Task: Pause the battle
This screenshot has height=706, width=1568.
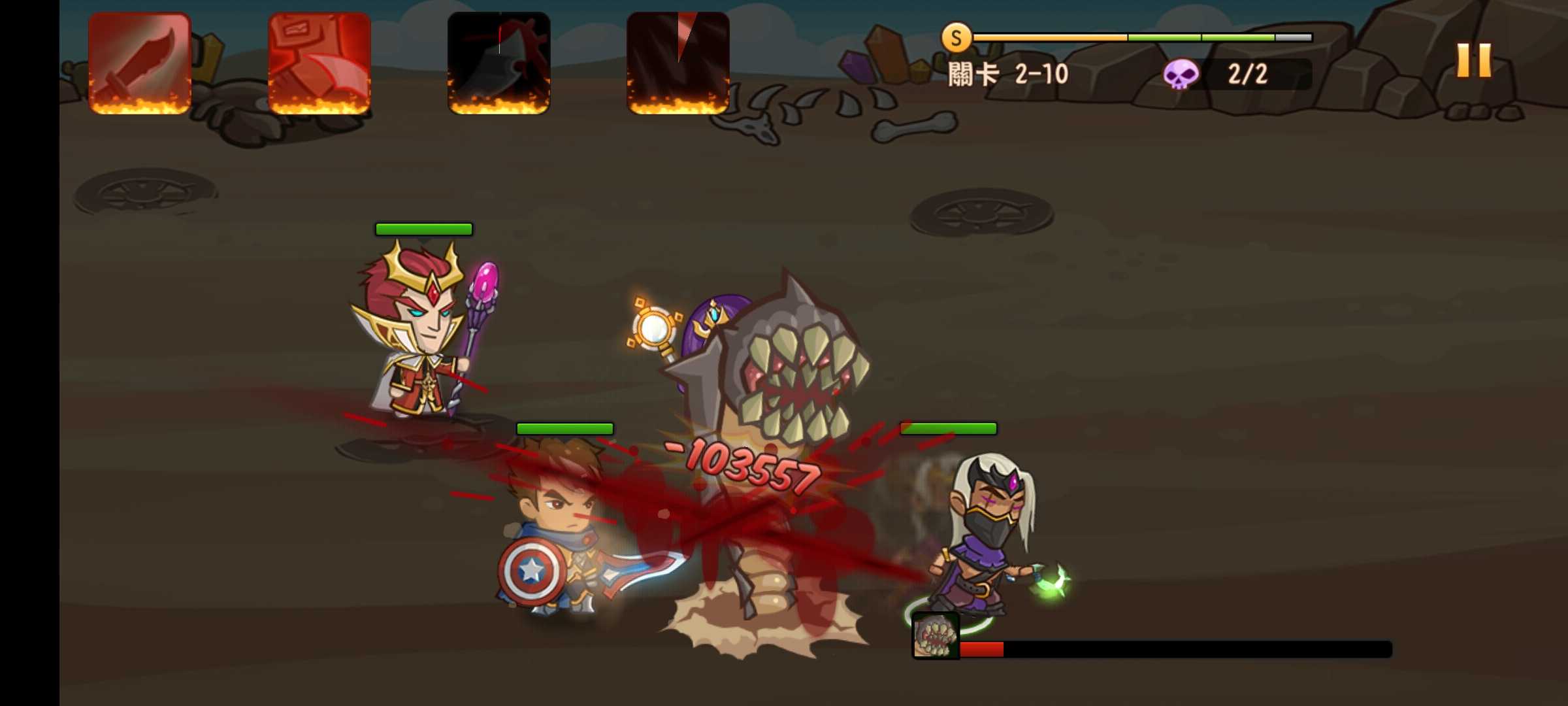Action: 1474,61
